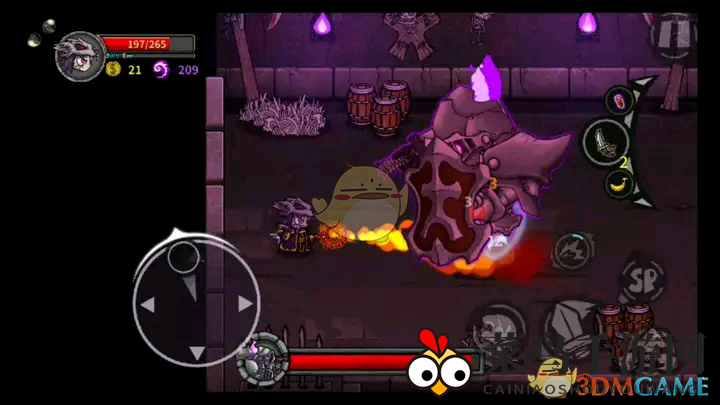The width and height of the screenshot is (720, 405).
Task: Tap the right arrow on virtual joystick
Action: point(244,304)
